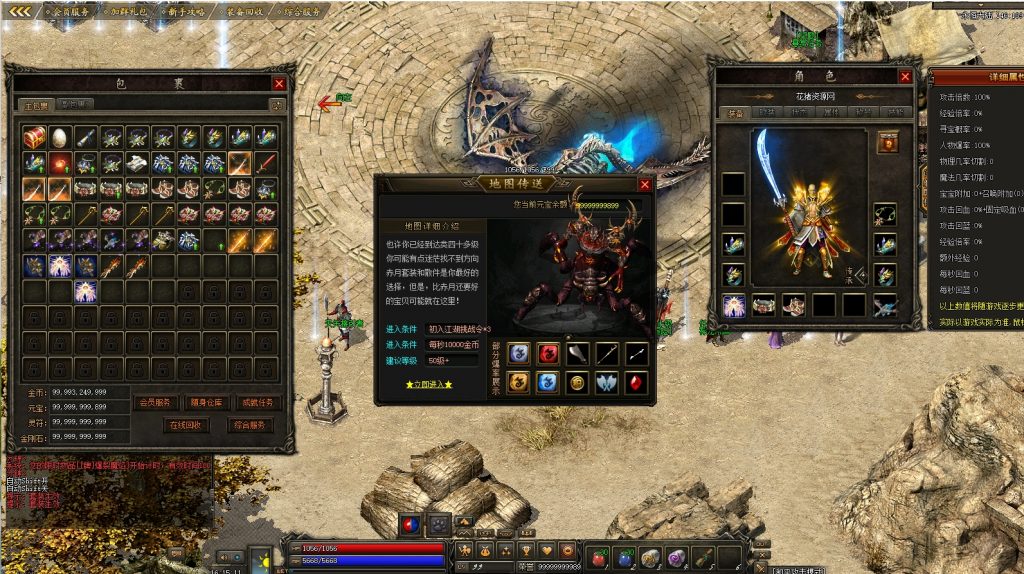Viewport: 1024px width, 574px height.
Task: Select the red gem drop preview icon
Action: [x=636, y=381]
